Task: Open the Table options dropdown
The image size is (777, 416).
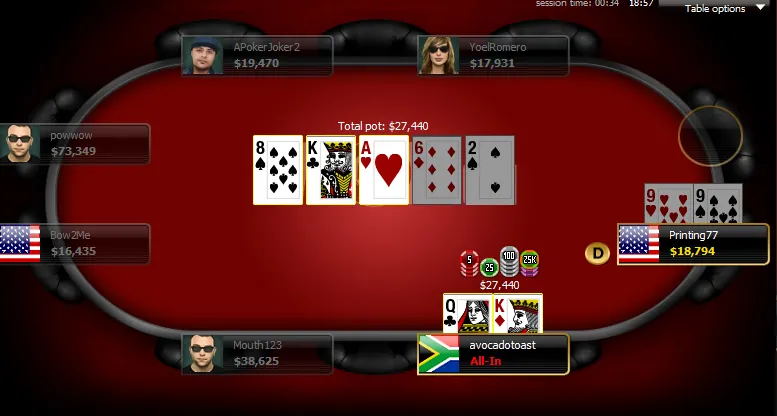Action: [x=721, y=9]
